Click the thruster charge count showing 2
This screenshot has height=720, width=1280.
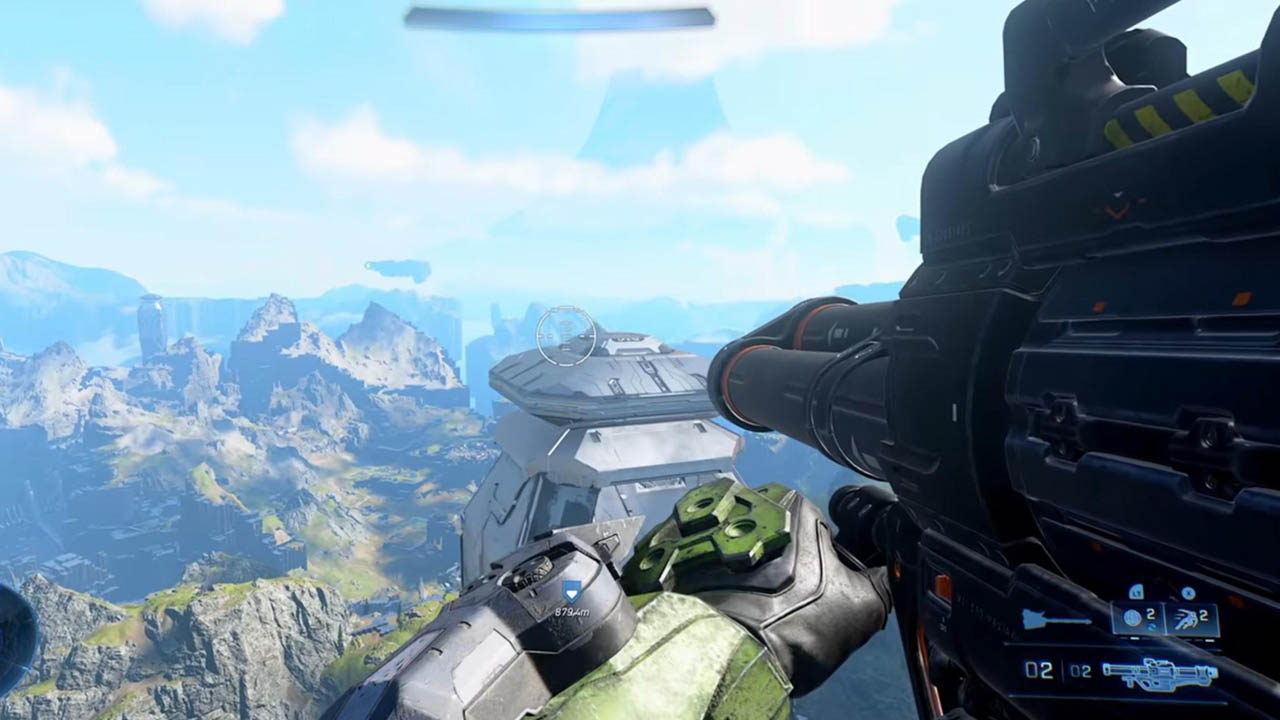click(x=1203, y=614)
